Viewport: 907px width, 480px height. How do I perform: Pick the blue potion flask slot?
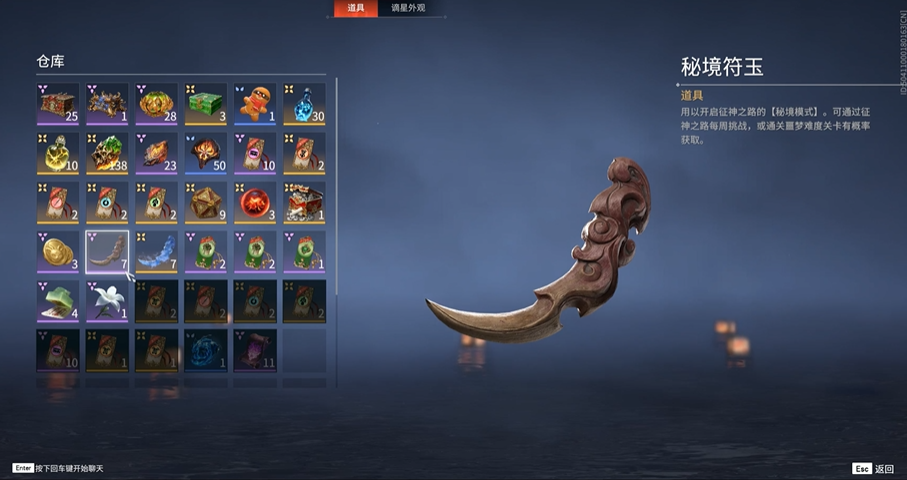tap(303, 103)
